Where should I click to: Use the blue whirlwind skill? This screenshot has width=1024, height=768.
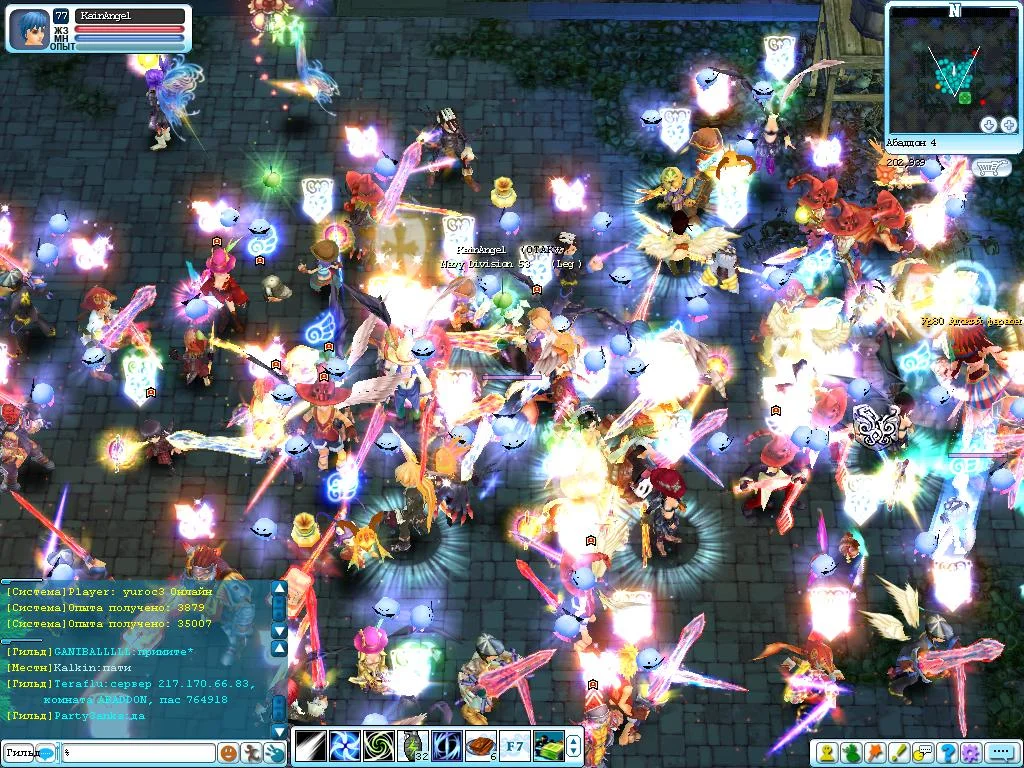[344, 746]
